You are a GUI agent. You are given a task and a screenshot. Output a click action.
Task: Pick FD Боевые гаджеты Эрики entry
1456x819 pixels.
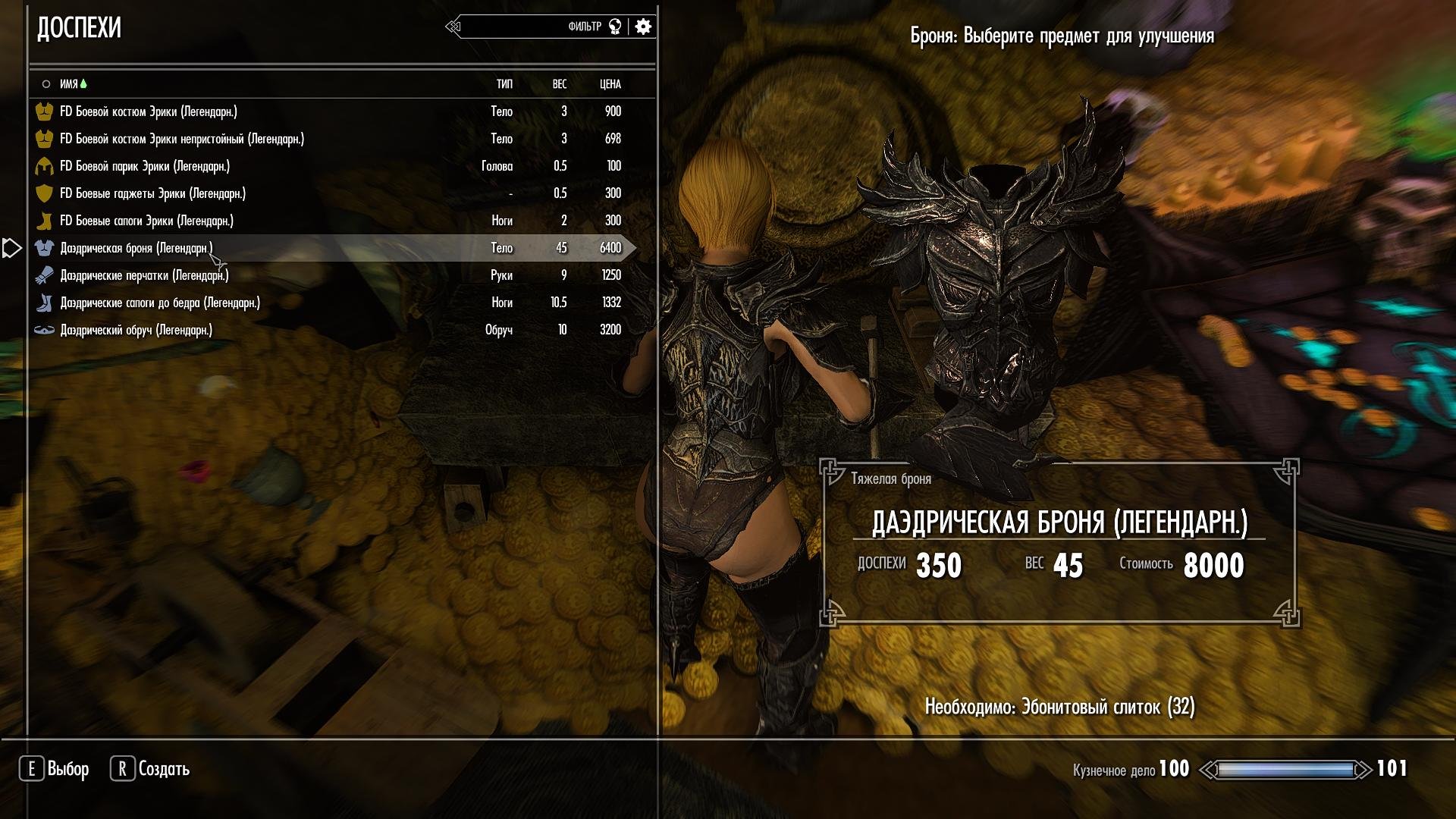[152, 193]
